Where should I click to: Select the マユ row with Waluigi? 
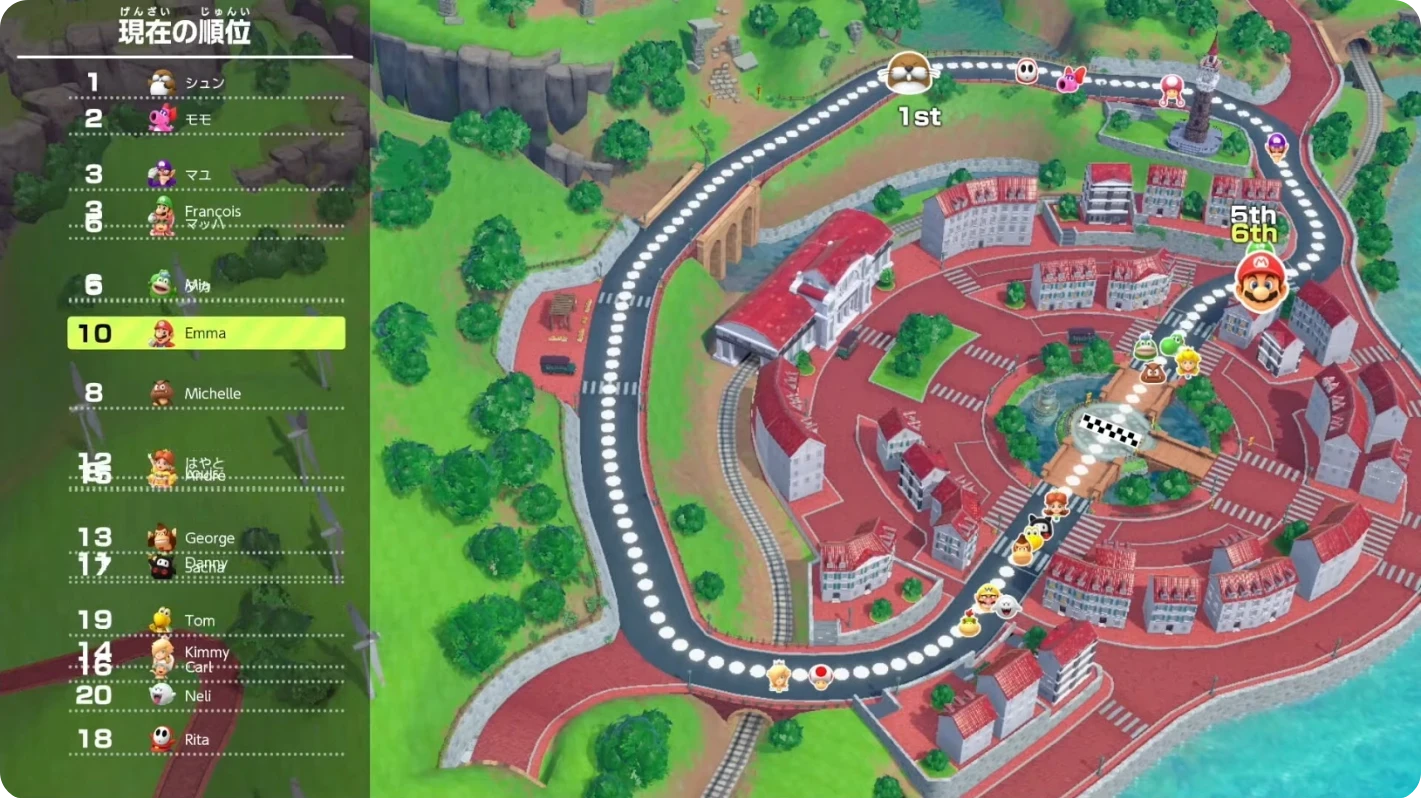click(x=205, y=174)
